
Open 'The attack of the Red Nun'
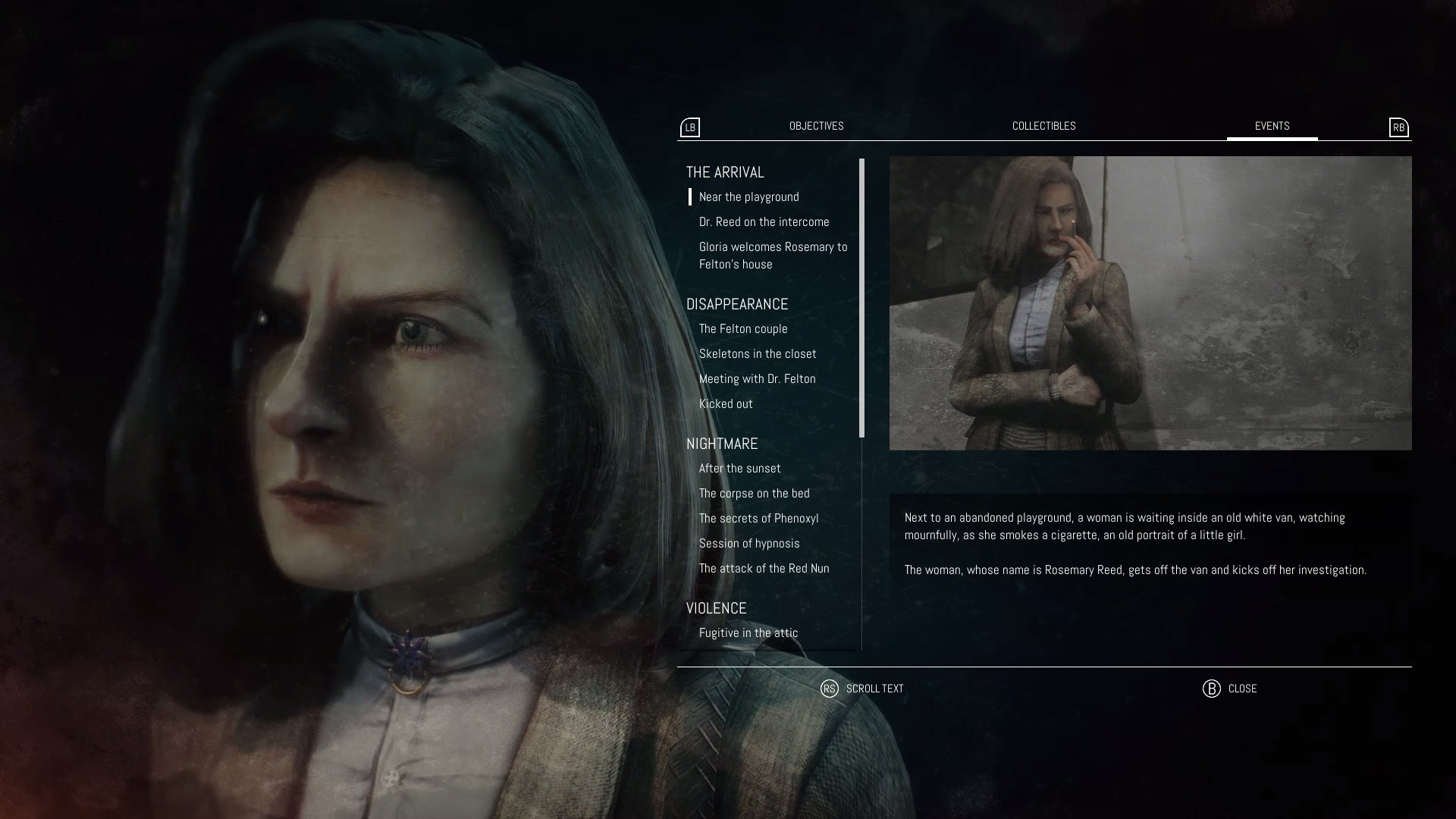coord(764,568)
